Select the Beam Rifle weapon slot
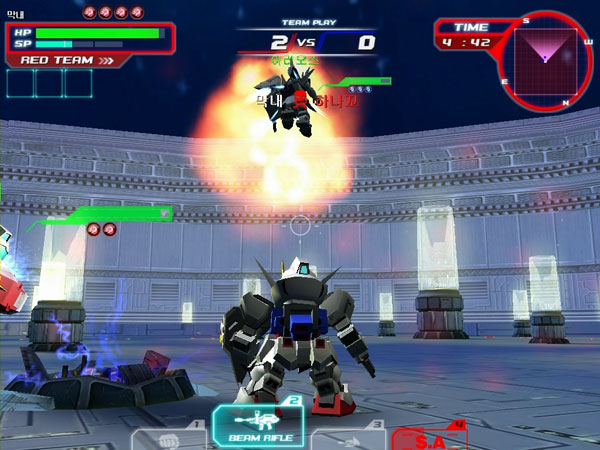The height and width of the screenshot is (450, 600). (258, 427)
